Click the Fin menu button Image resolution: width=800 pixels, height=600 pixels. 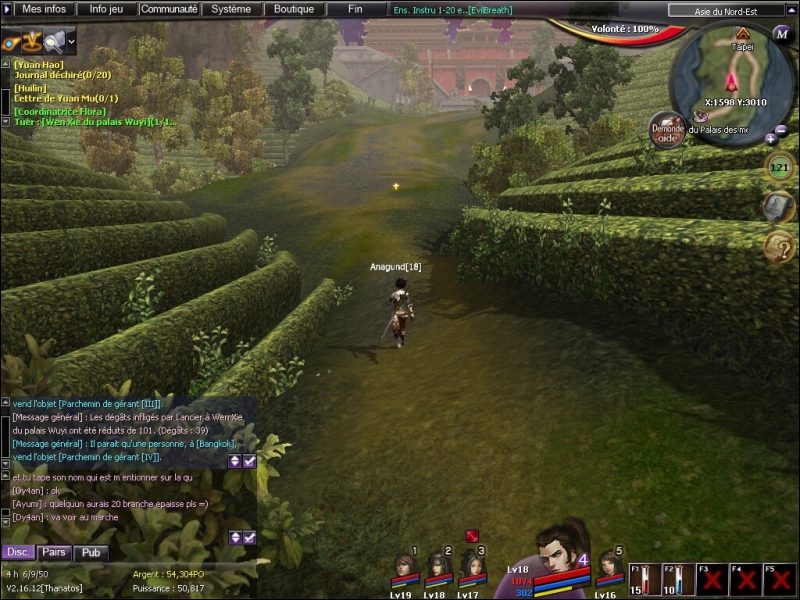(355, 9)
